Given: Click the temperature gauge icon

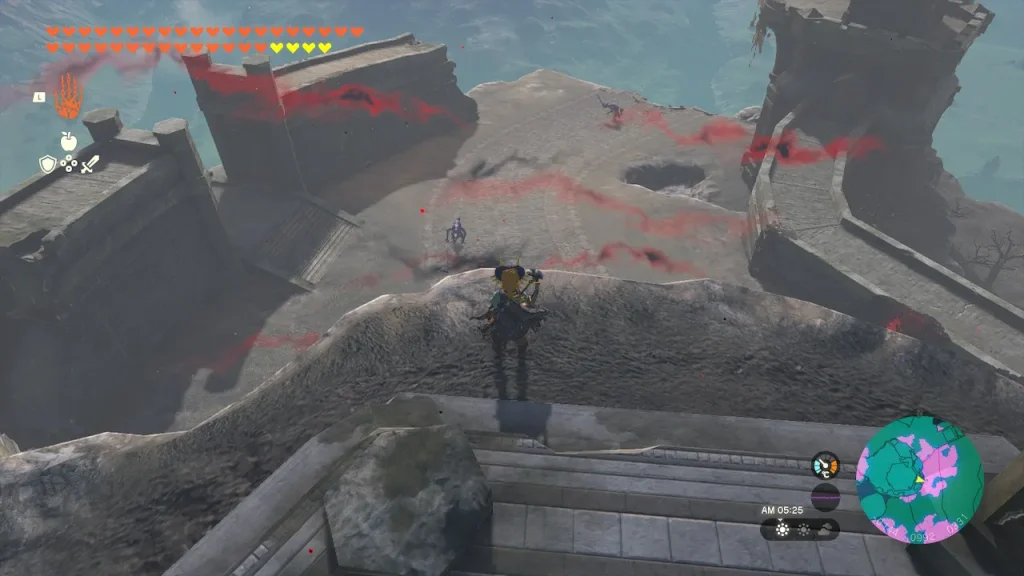Looking at the screenshot, I should (825, 465).
